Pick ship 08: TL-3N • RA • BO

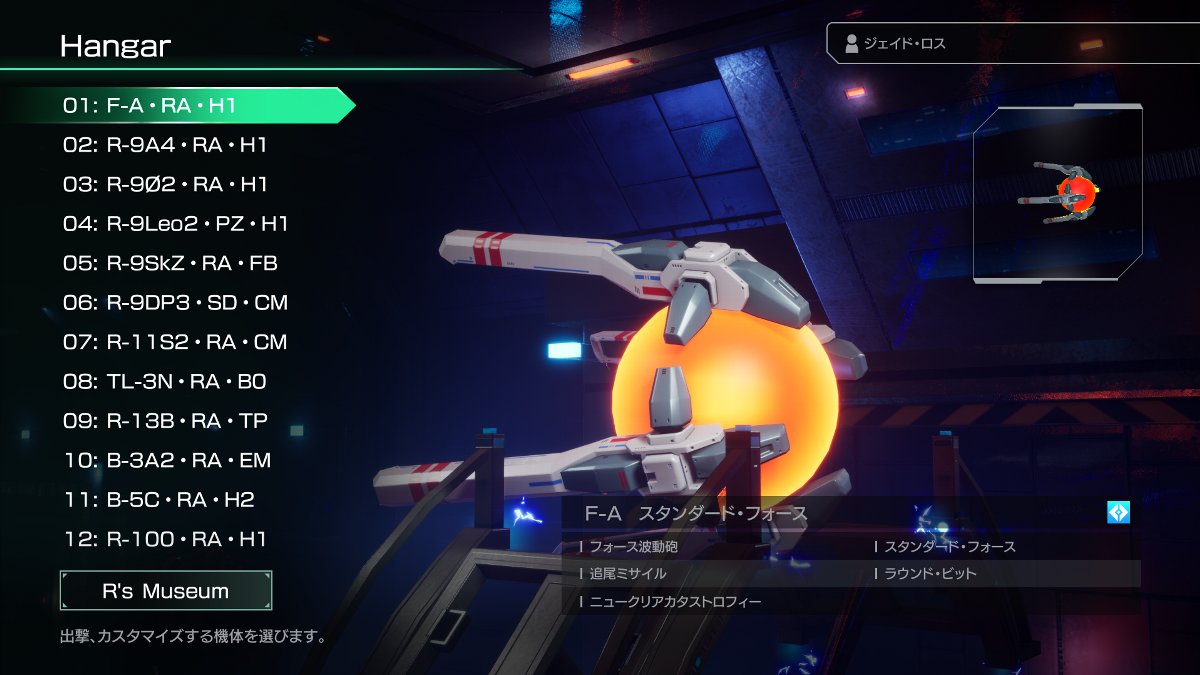point(165,382)
